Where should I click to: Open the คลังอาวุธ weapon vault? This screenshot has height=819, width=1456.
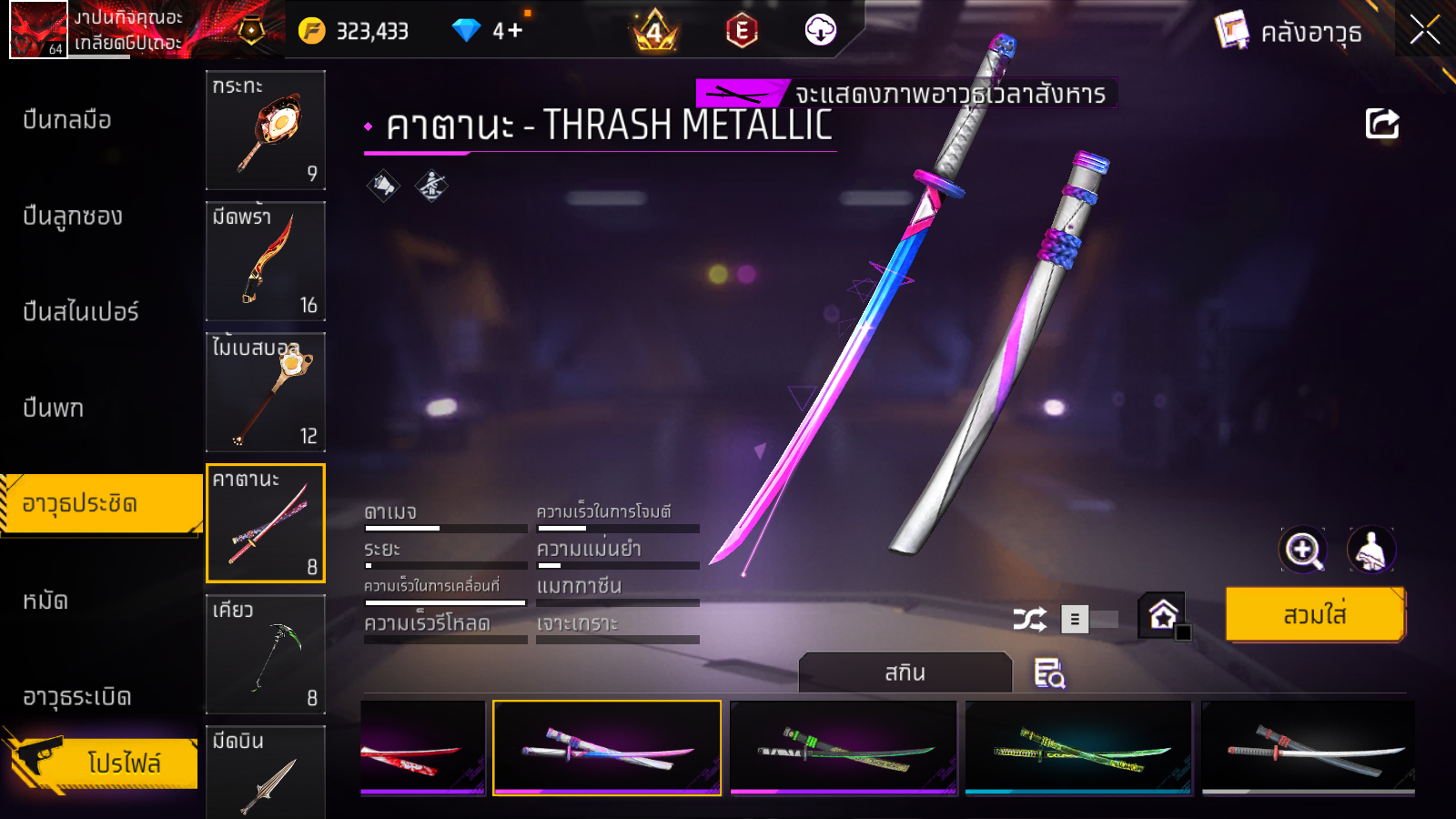click(1289, 33)
